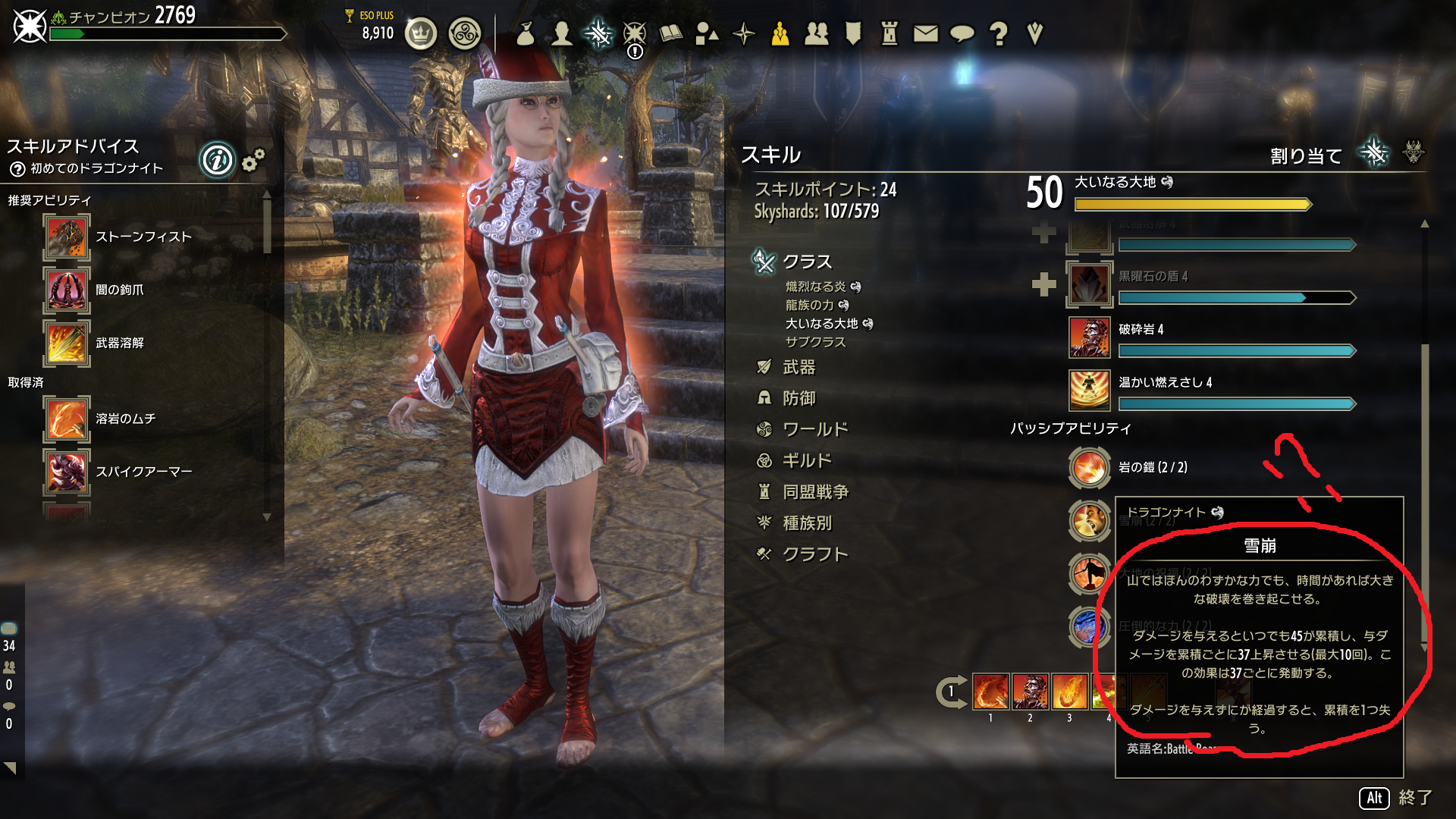1456x819 pixels.
Task: Select the 熾烈なる炎 class skill line
Action: coord(815,287)
